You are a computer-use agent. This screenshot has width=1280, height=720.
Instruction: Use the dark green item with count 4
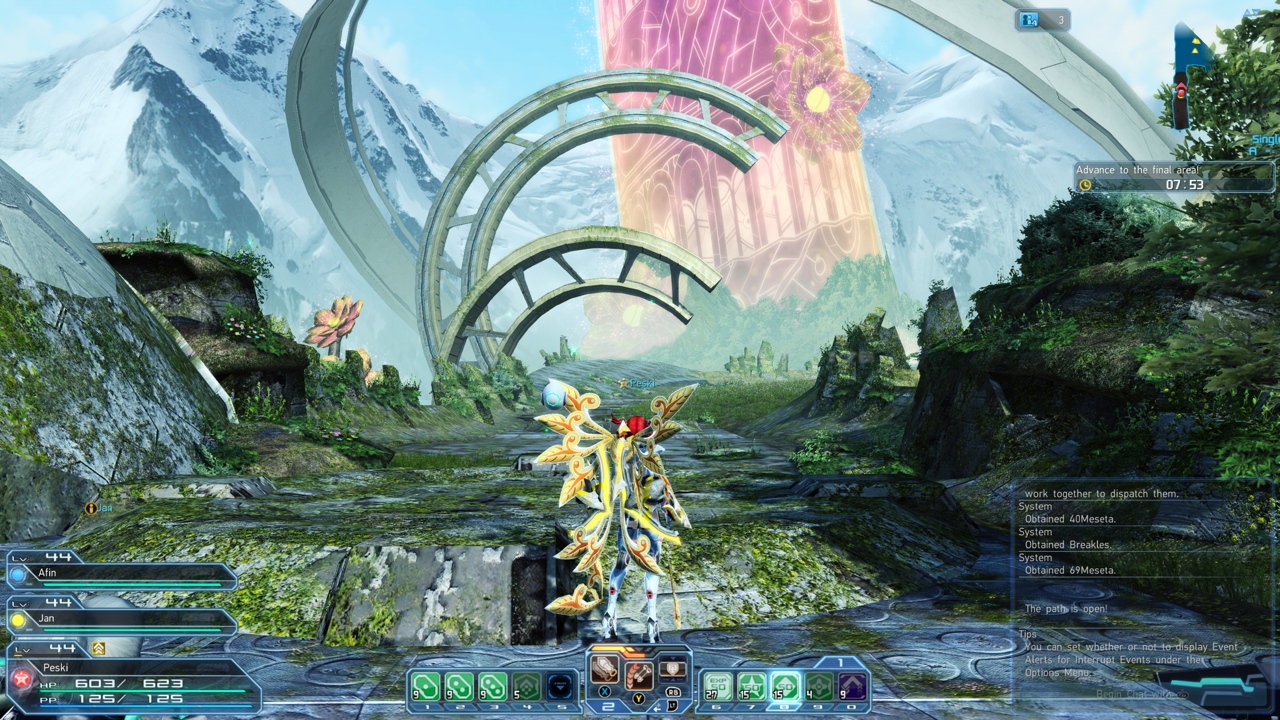point(819,687)
